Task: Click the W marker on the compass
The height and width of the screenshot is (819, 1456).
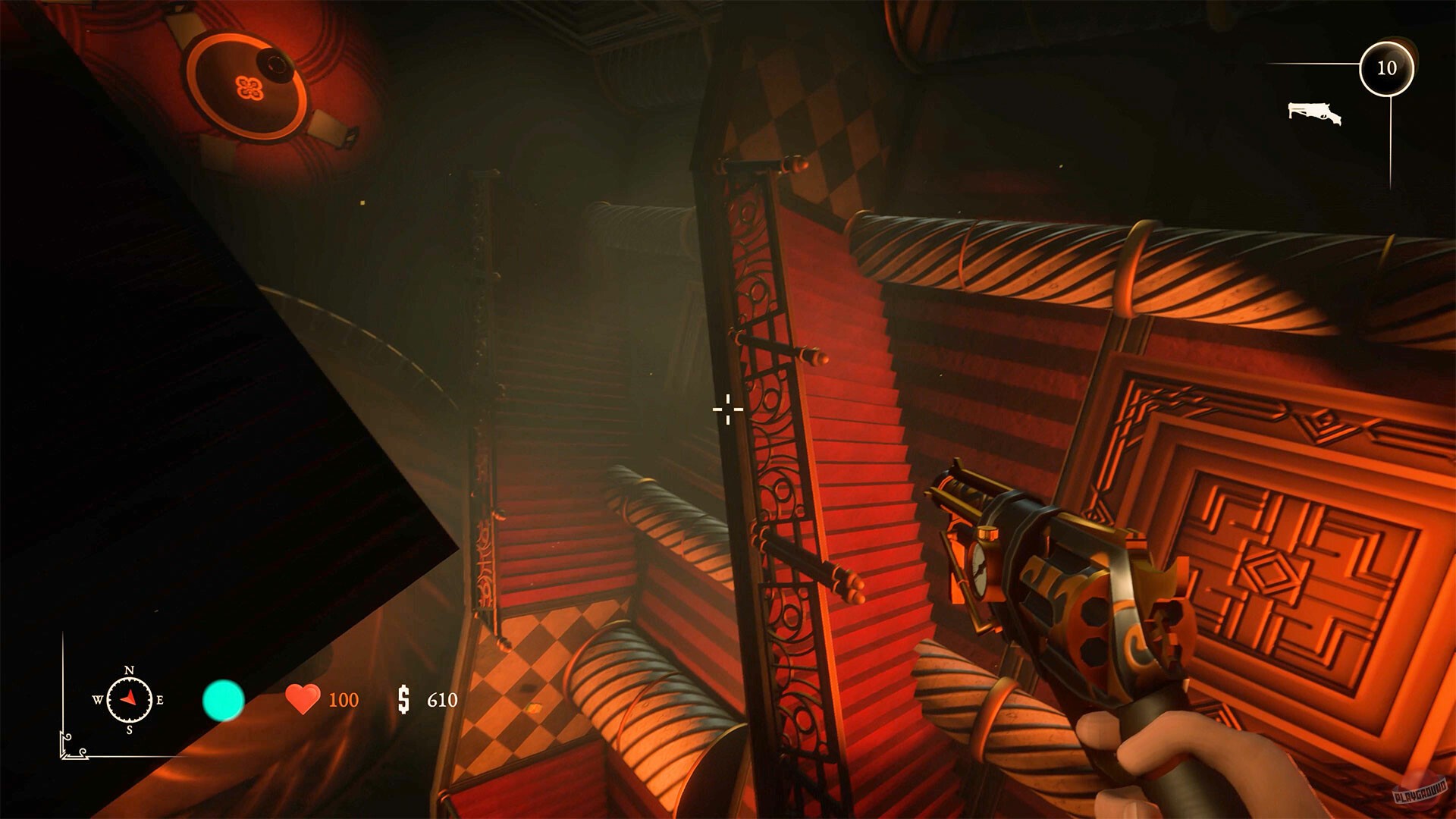Action: pos(98,699)
